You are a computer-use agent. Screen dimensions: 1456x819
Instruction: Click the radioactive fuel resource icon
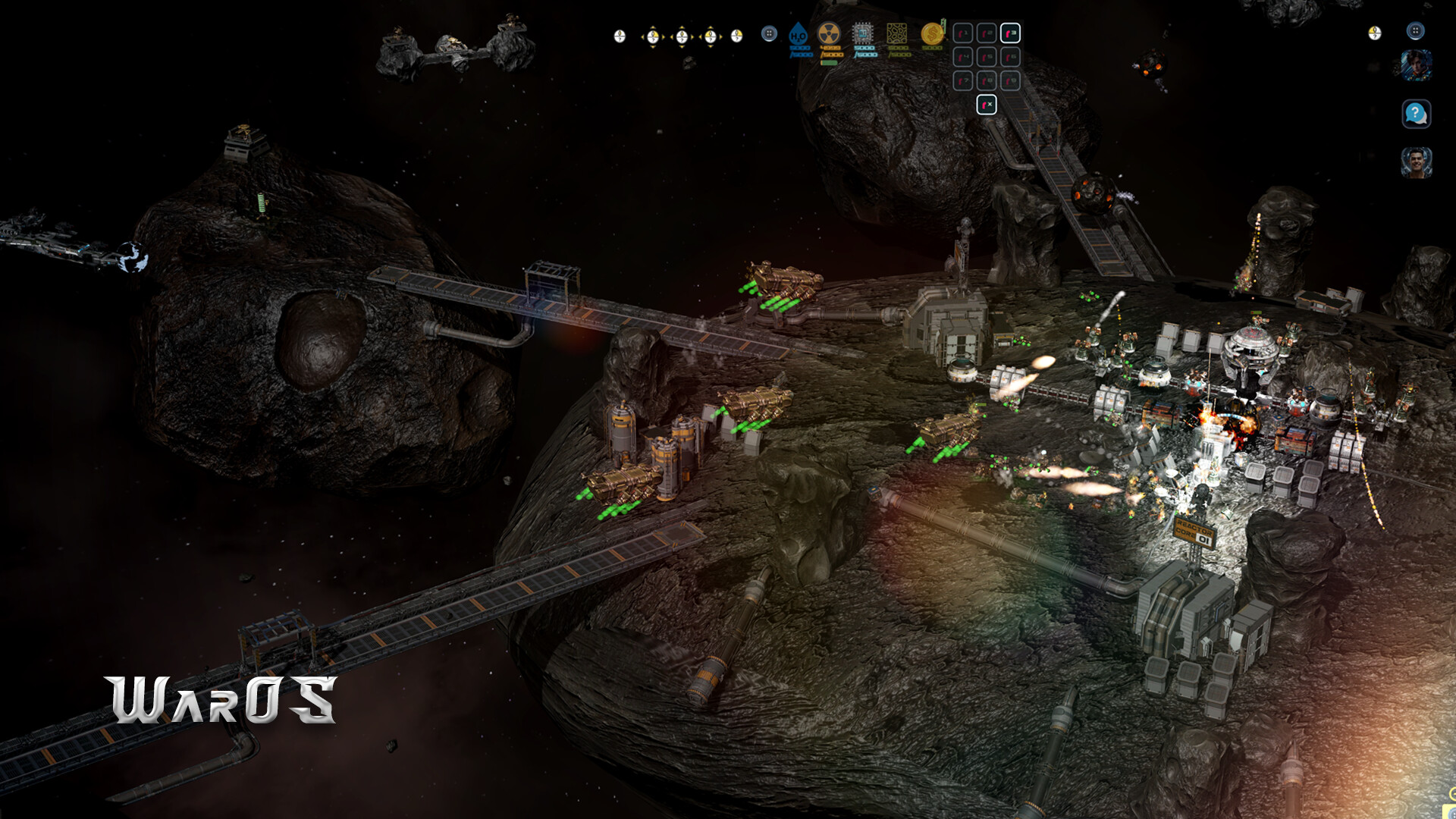pyautogui.click(x=829, y=33)
